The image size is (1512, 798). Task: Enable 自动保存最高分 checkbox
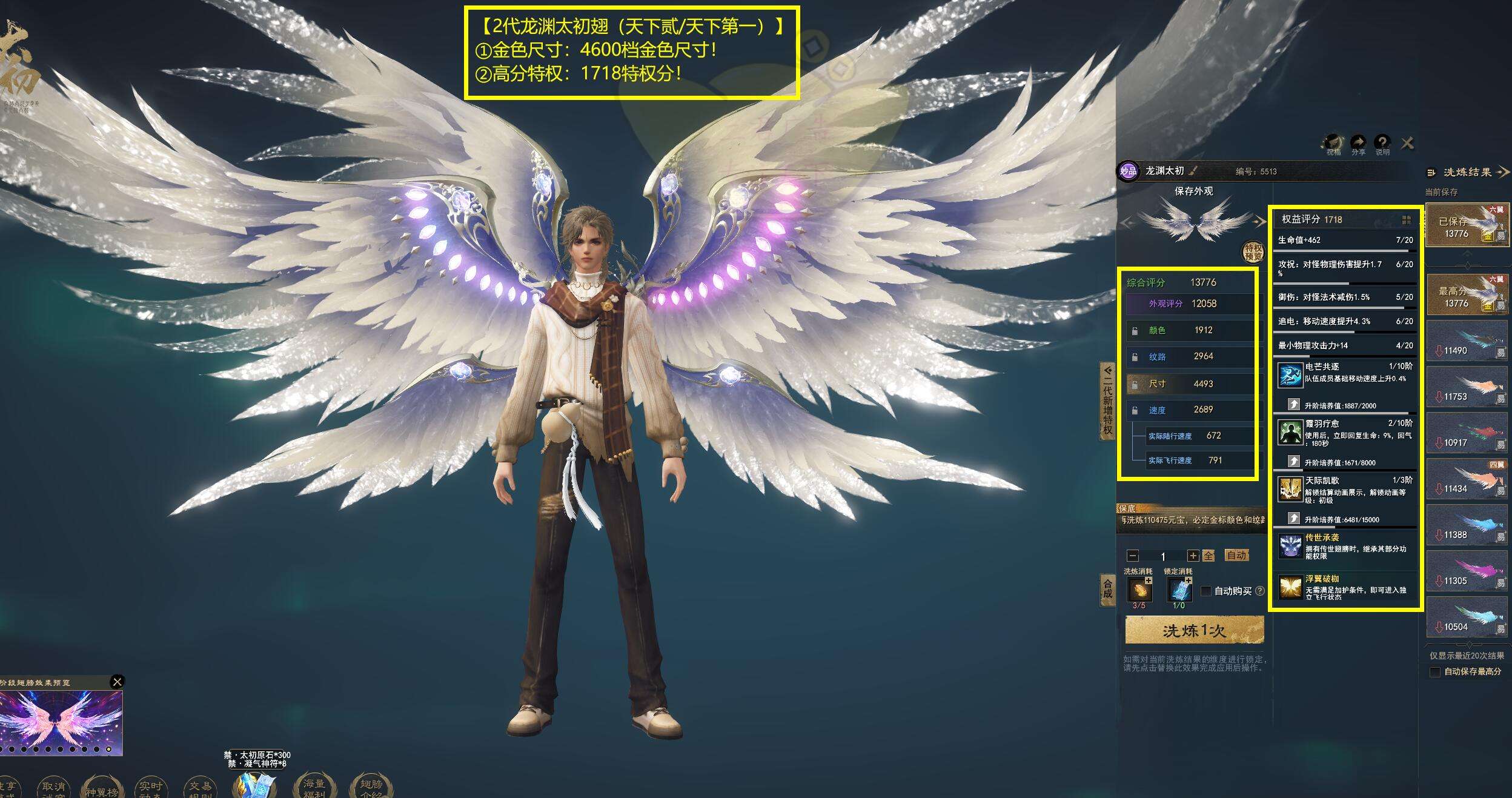tap(1434, 672)
